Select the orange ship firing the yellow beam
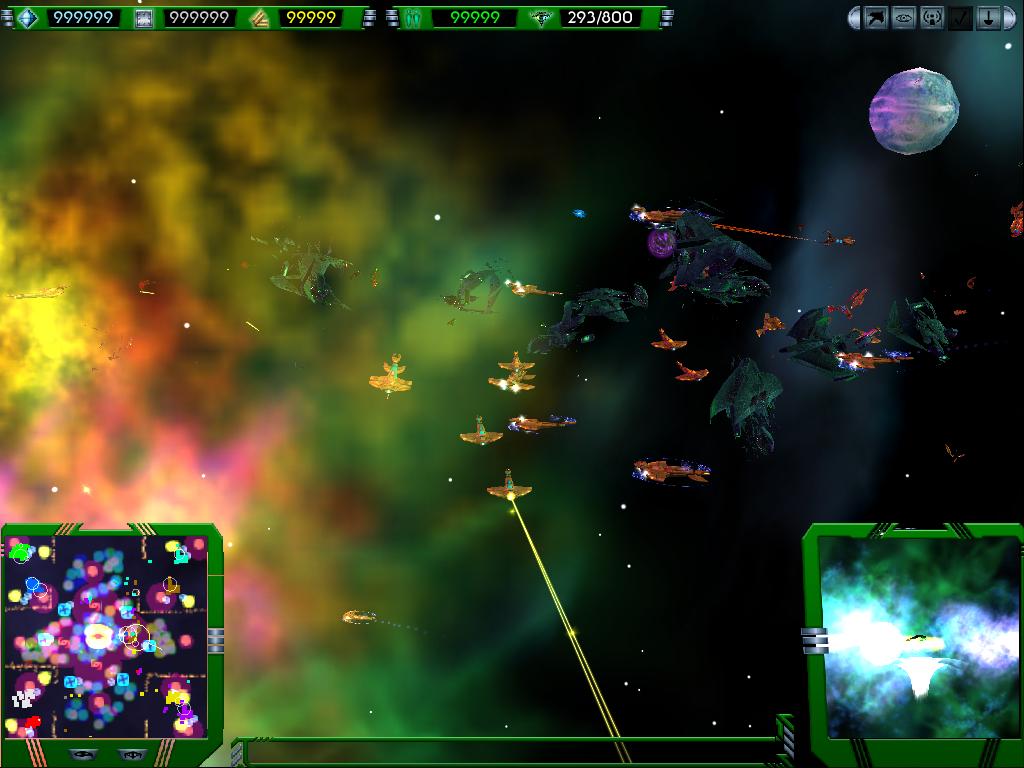1024x768 pixels. tap(509, 488)
